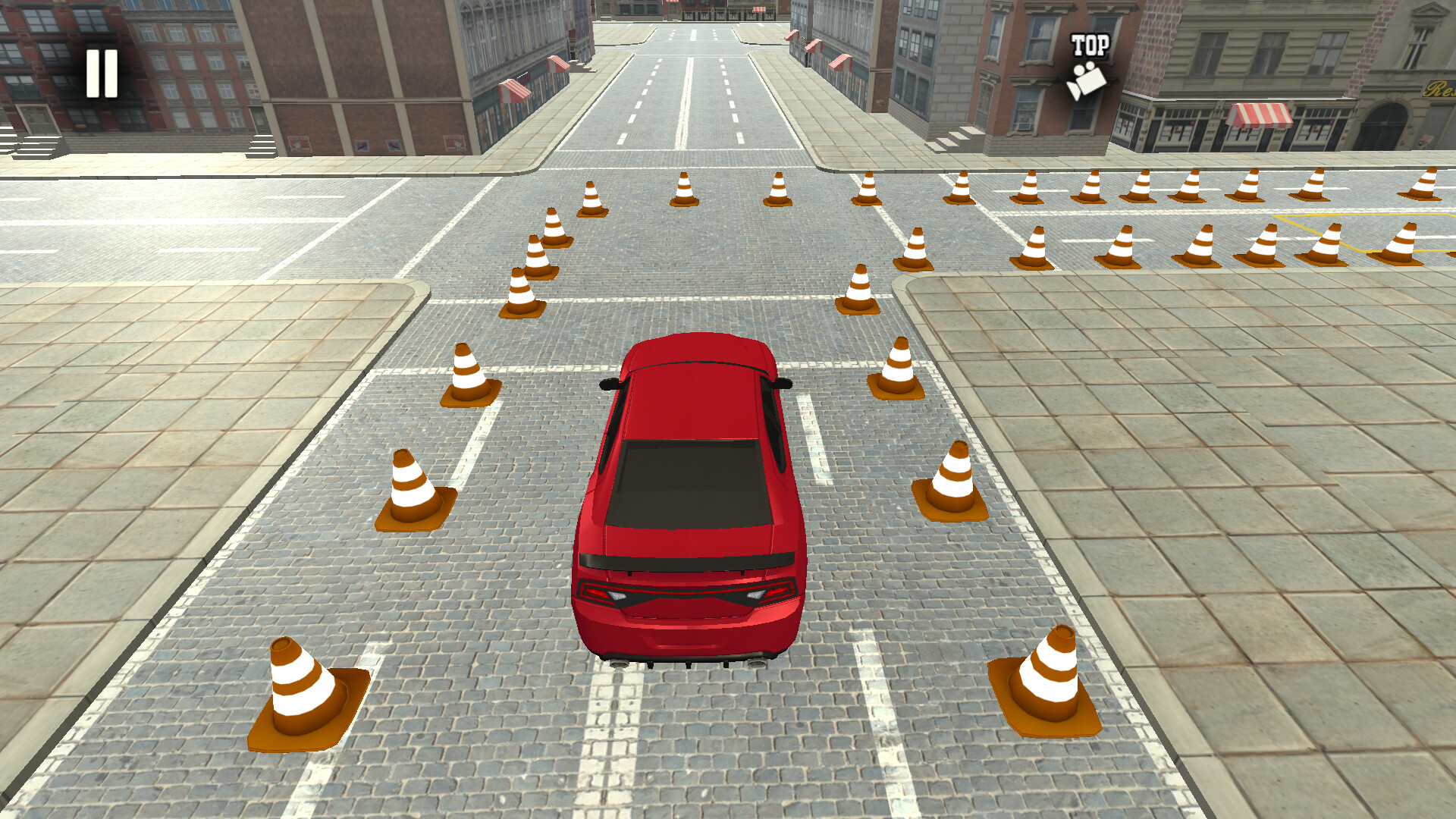Click the car's rear brake light bar
Screen dimensions: 1456x819
[686, 593]
